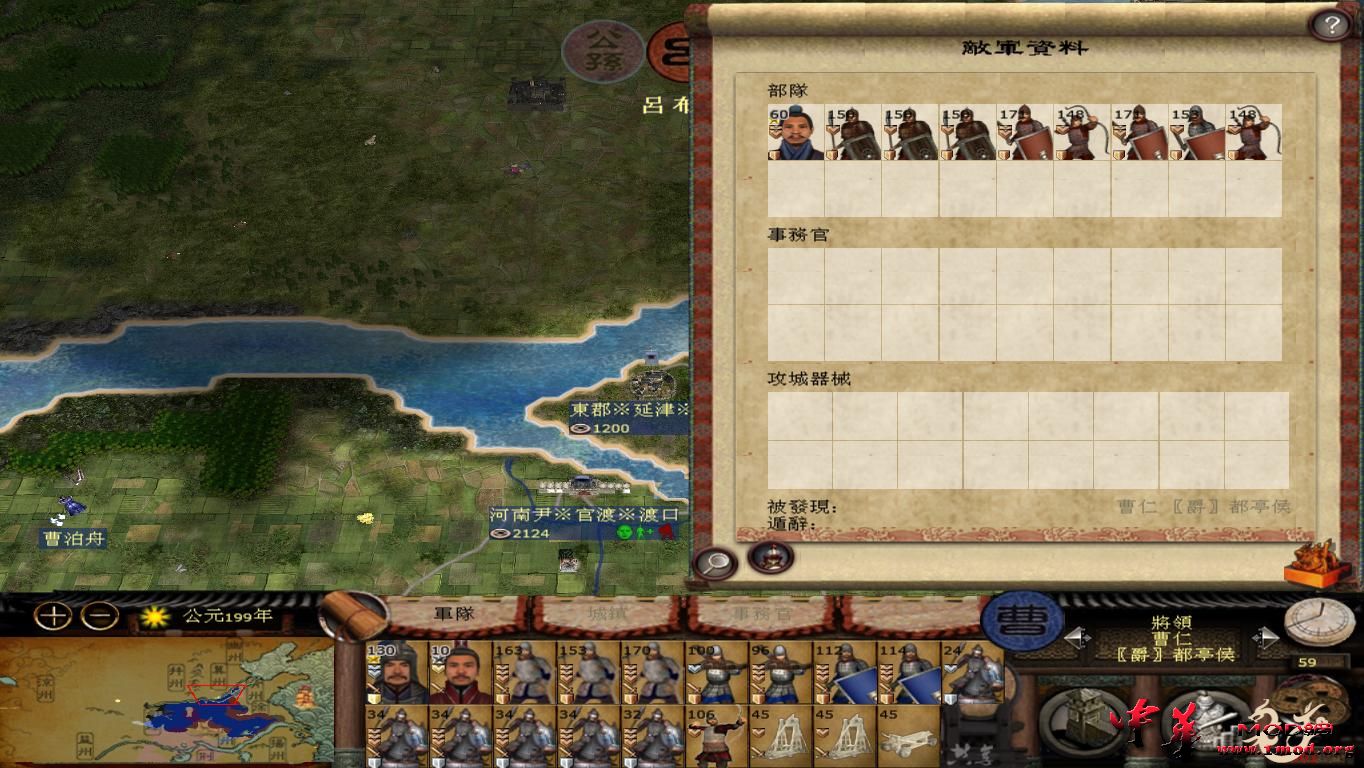The height and width of the screenshot is (768, 1364).
Task: Open help with the question mark button
Action: pyautogui.click(x=1330, y=23)
